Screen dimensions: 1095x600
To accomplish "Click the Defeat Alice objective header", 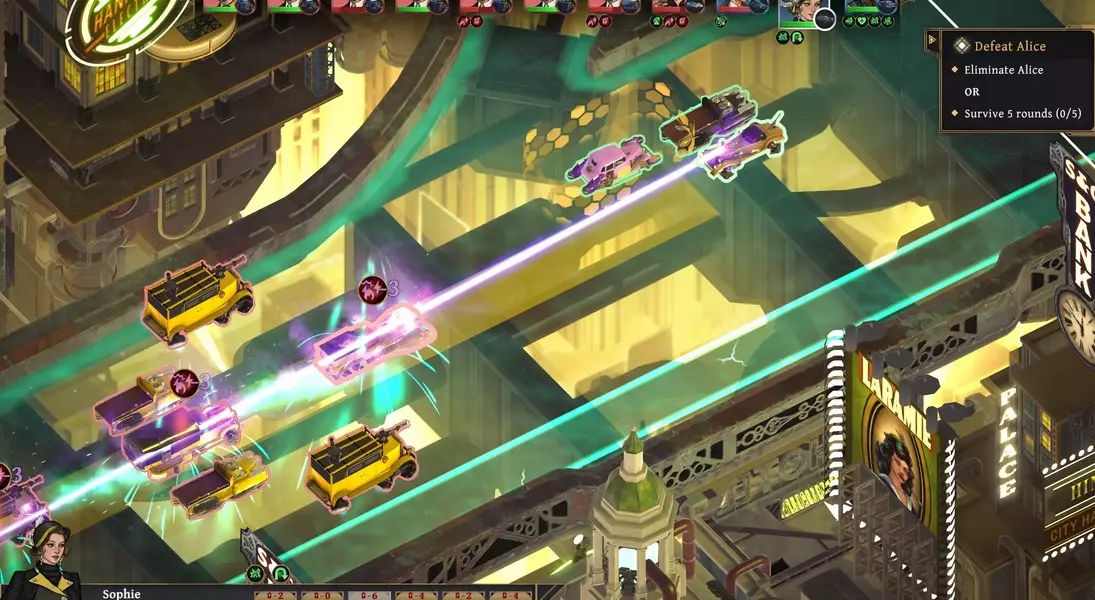I will coord(1009,46).
